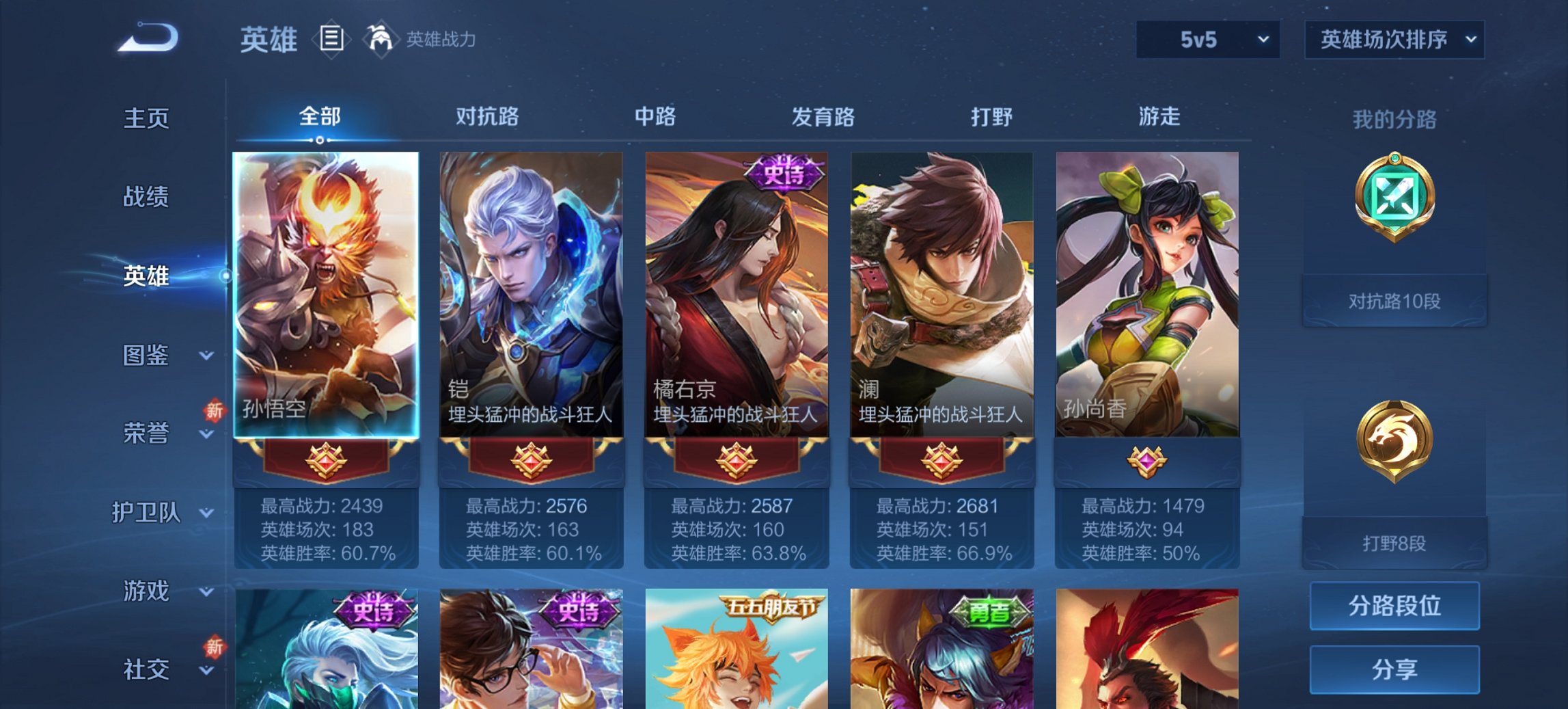Expand the 护卫队 sidebar section
The width and height of the screenshot is (1568, 709).
point(147,511)
